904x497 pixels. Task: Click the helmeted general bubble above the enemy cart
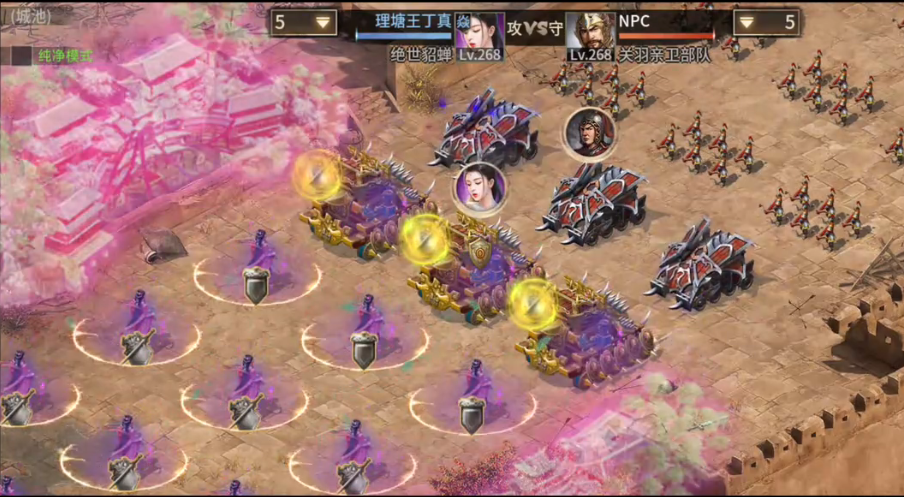coord(588,132)
